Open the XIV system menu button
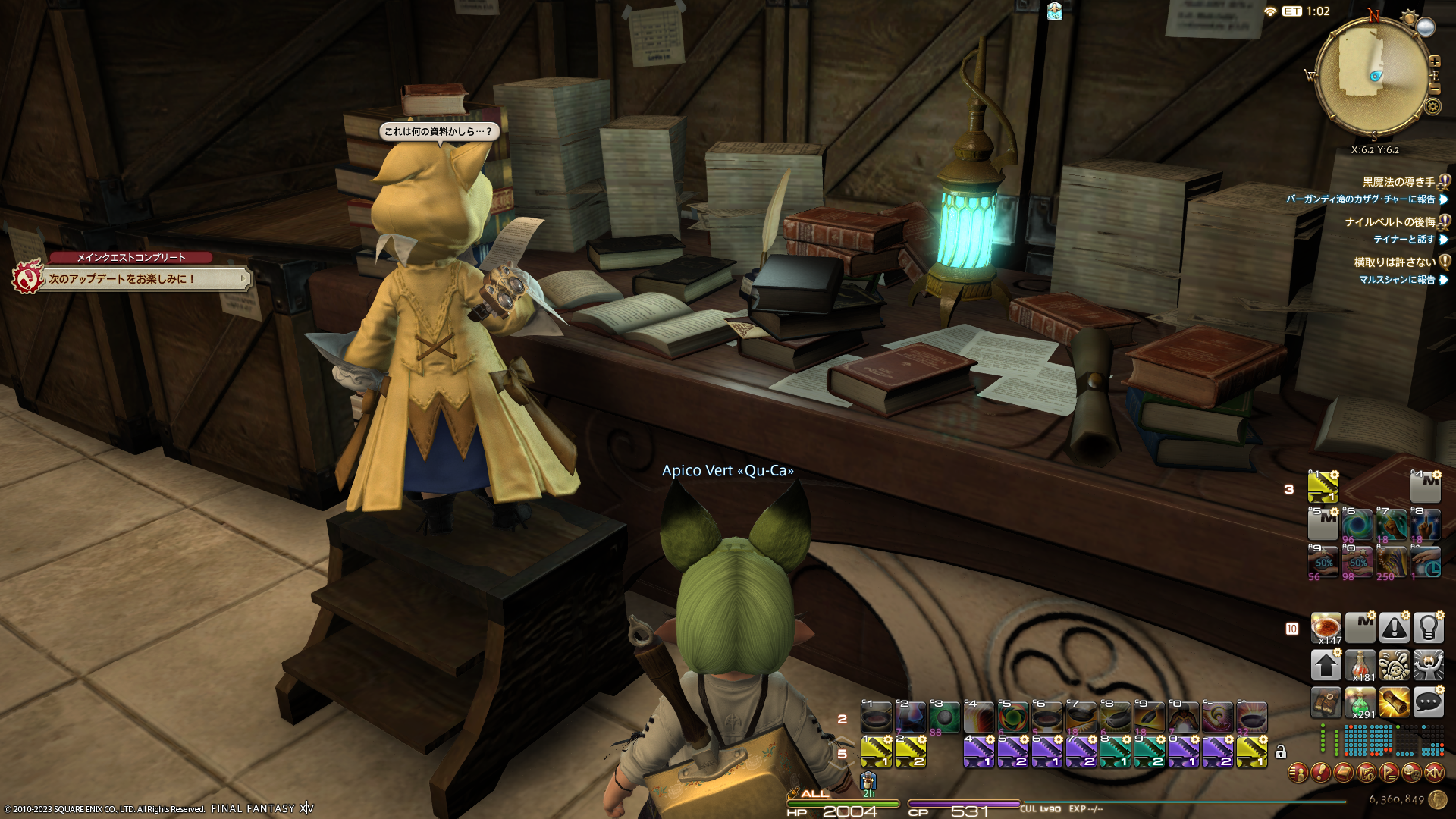Viewport: 1456px width, 819px height. point(1434,773)
